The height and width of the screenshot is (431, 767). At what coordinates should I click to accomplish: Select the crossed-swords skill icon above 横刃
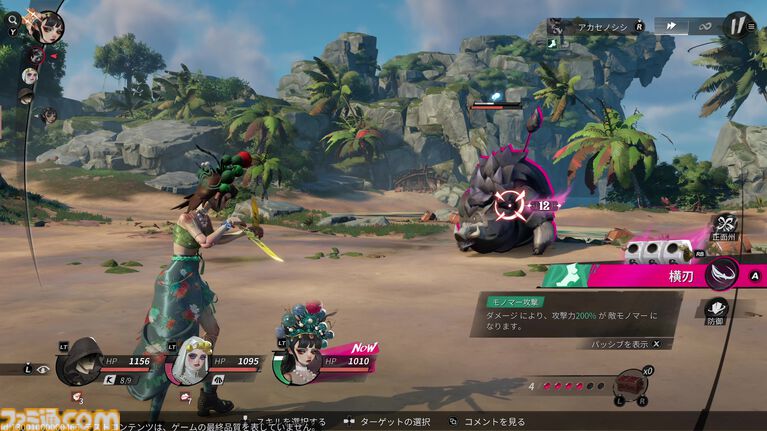click(725, 226)
